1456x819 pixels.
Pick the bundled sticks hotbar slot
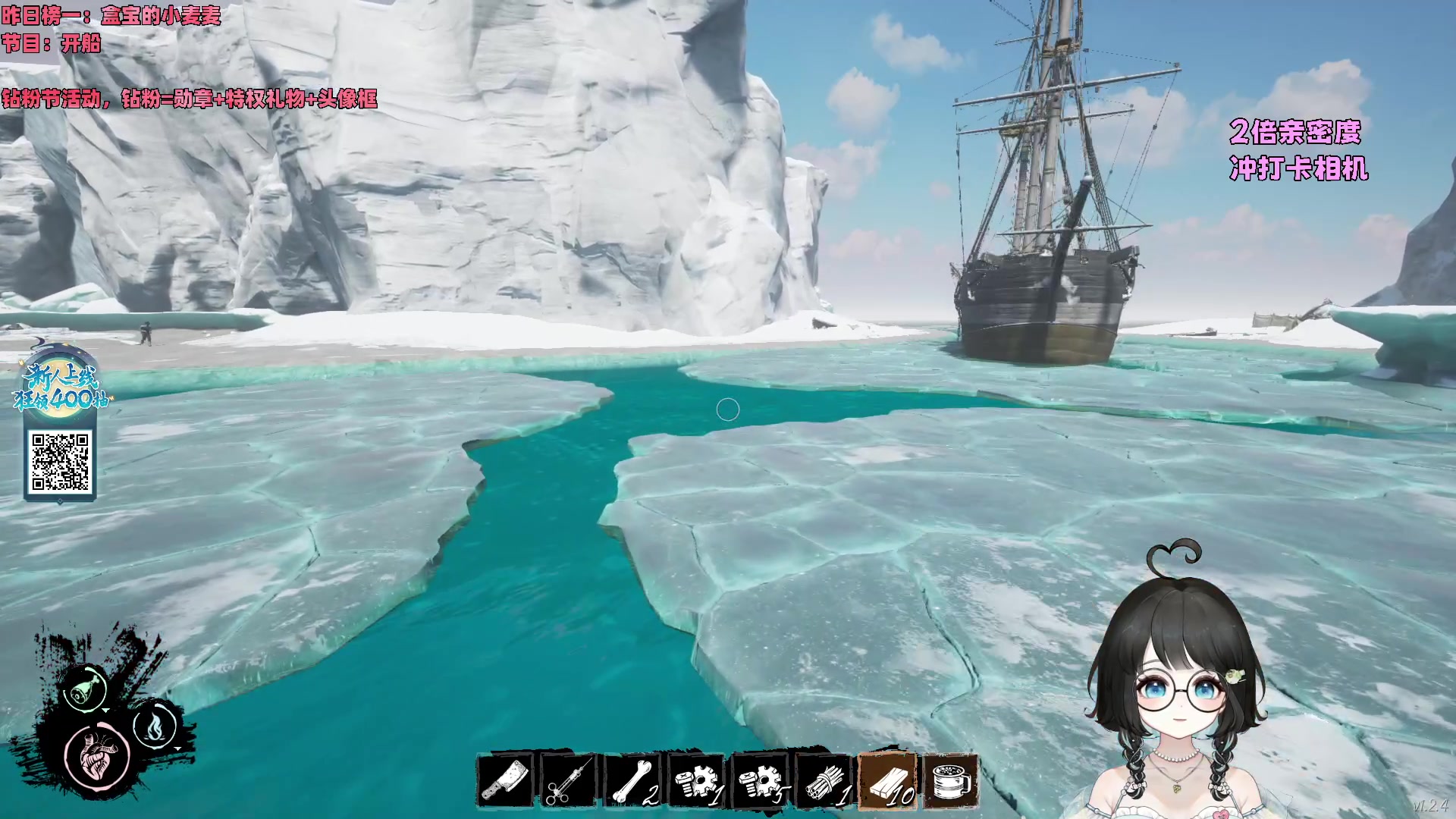point(824,781)
